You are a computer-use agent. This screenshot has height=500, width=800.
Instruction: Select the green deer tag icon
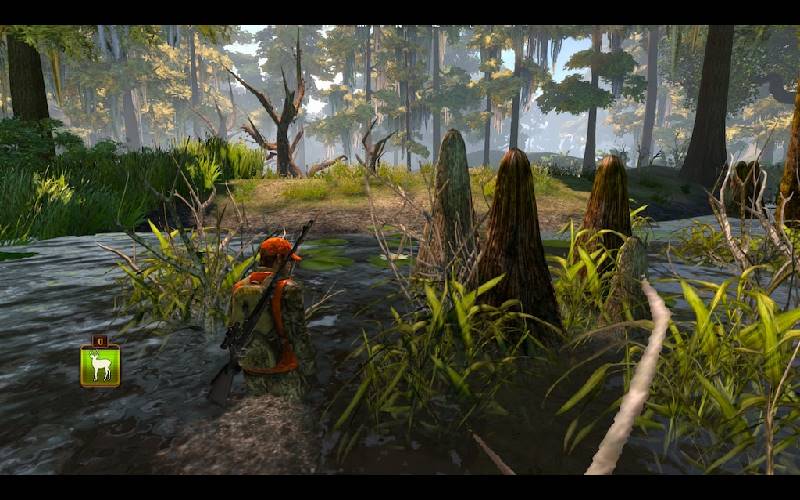click(100, 364)
